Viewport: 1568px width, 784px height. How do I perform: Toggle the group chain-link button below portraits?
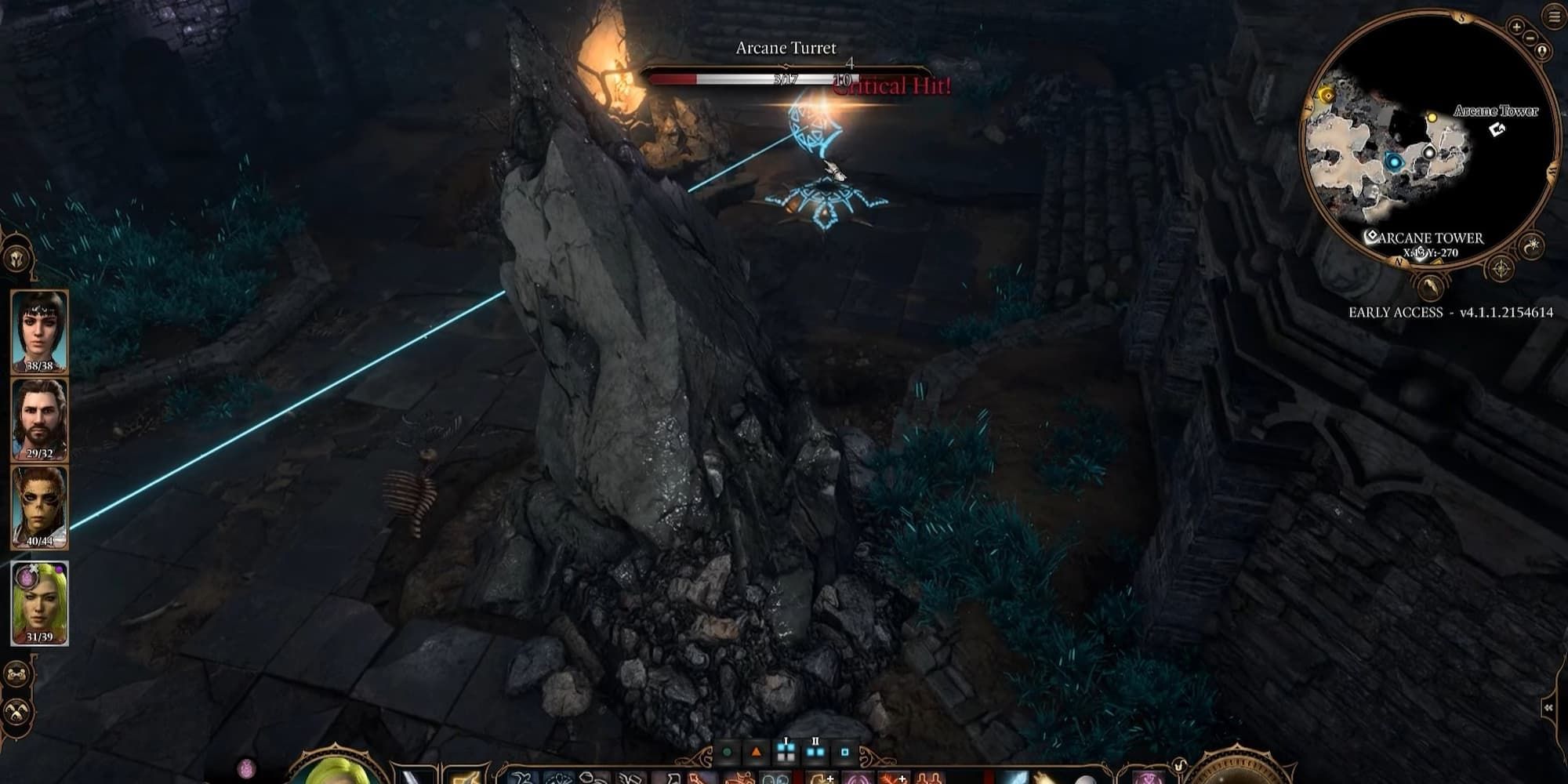16,674
